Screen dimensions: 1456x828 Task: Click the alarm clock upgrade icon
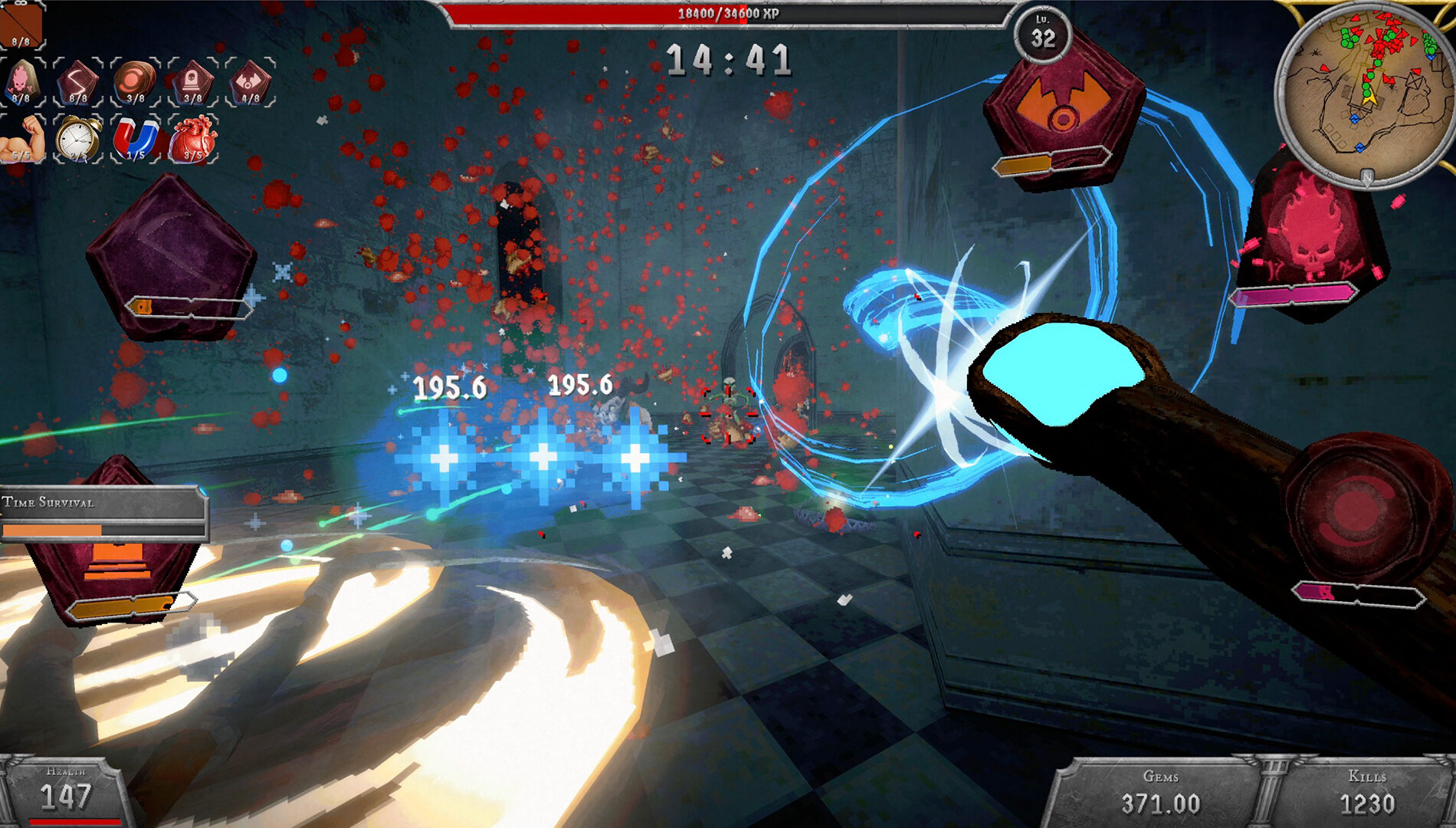77,138
